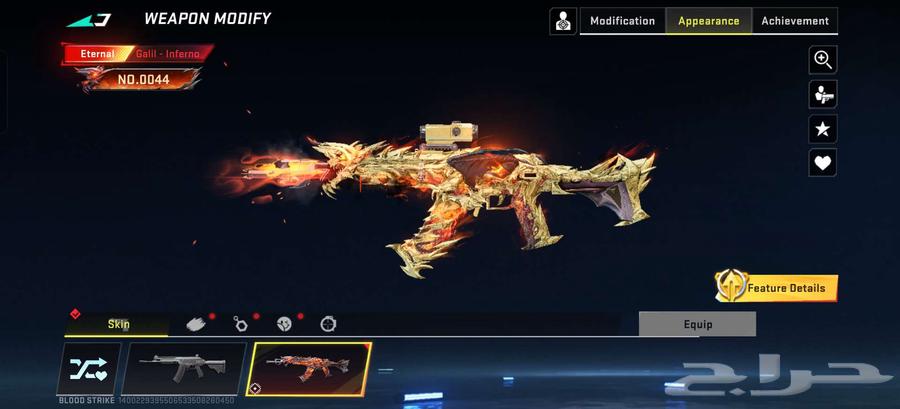900x409 pixels.
Task: Select the Skin category tab
Action: 118,324
